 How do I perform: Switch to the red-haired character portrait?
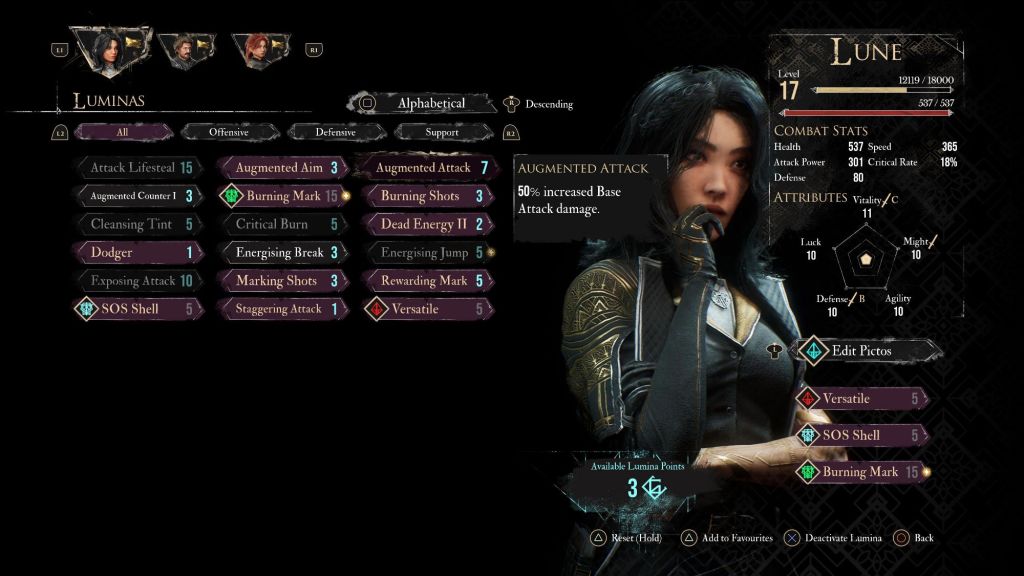coord(256,48)
